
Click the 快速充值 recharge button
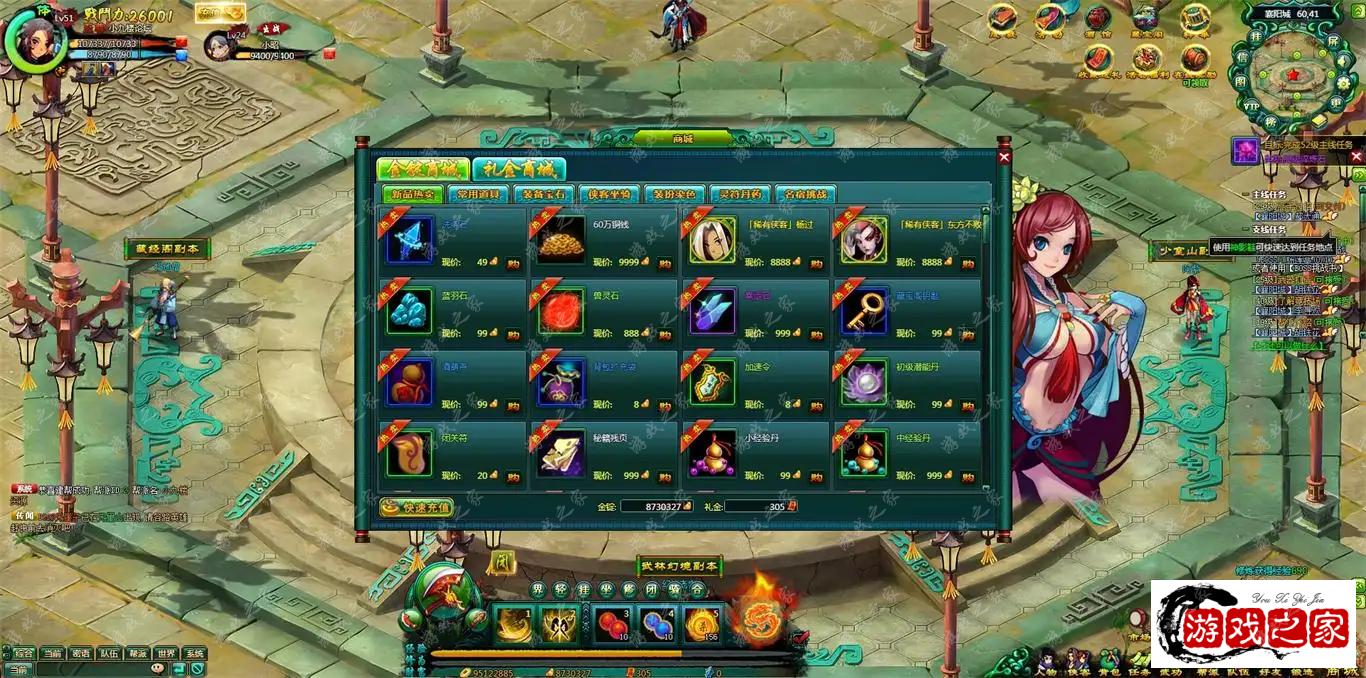coord(416,507)
